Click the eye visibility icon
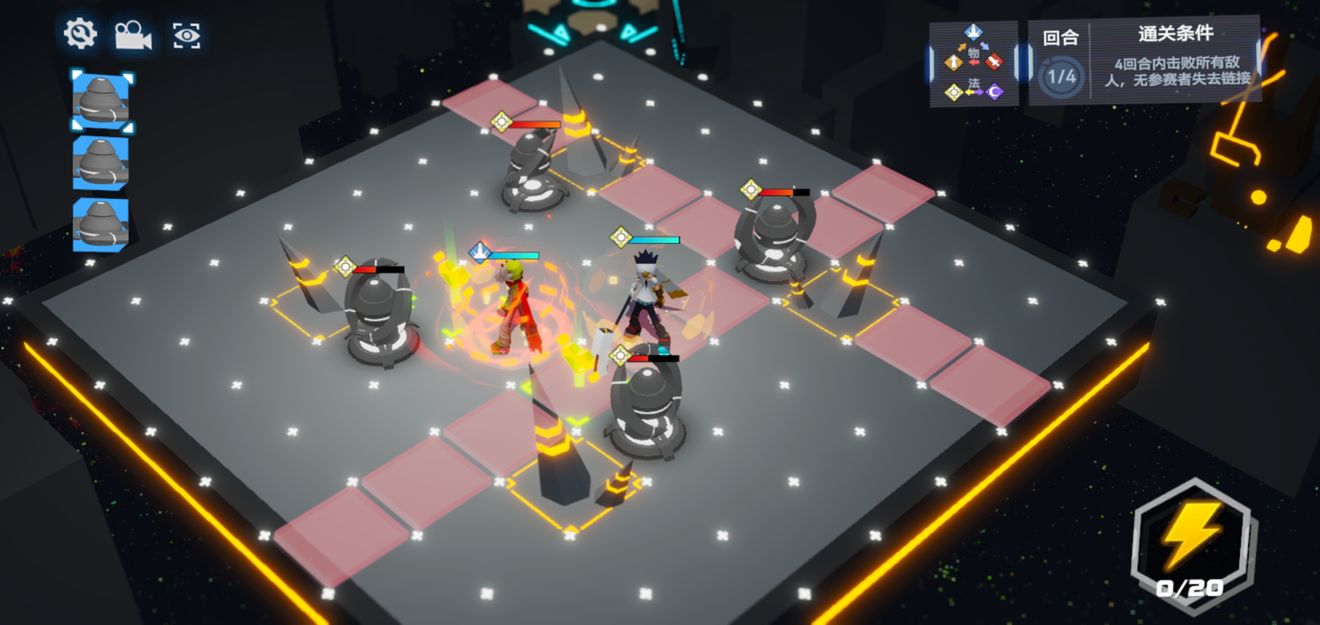 [186, 36]
